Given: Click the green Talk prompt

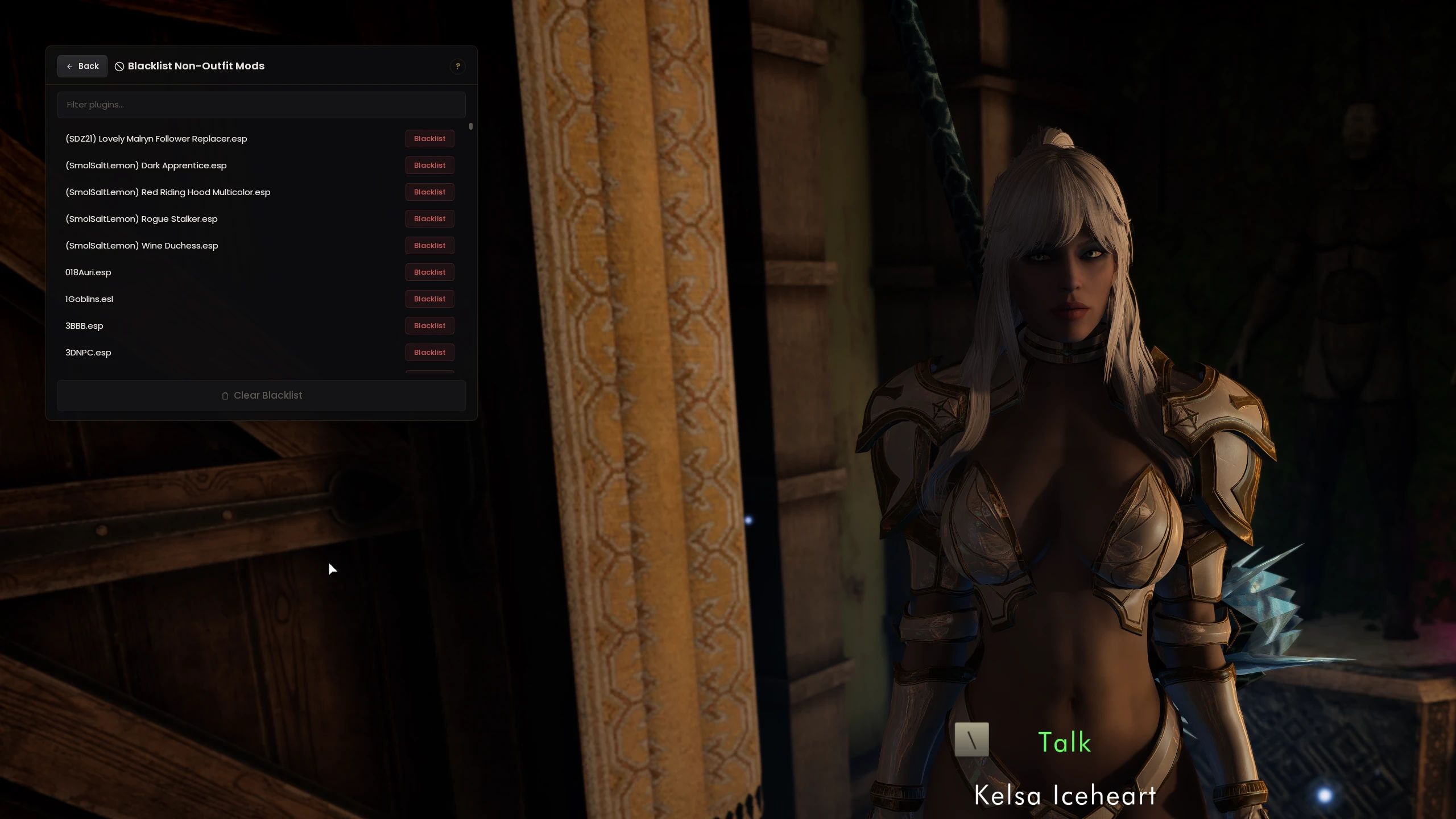Looking at the screenshot, I should tap(1063, 741).
